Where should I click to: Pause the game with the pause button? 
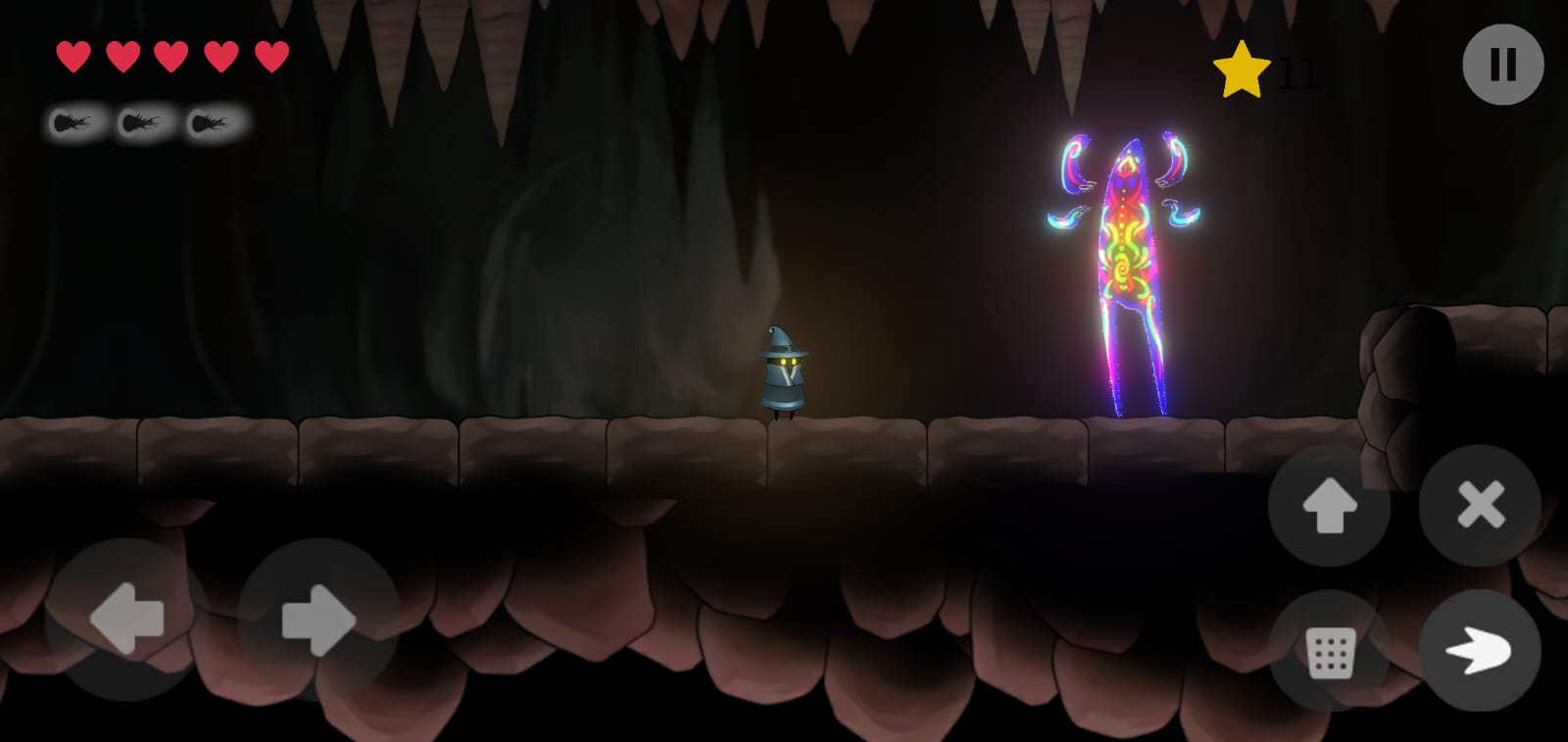point(1502,65)
